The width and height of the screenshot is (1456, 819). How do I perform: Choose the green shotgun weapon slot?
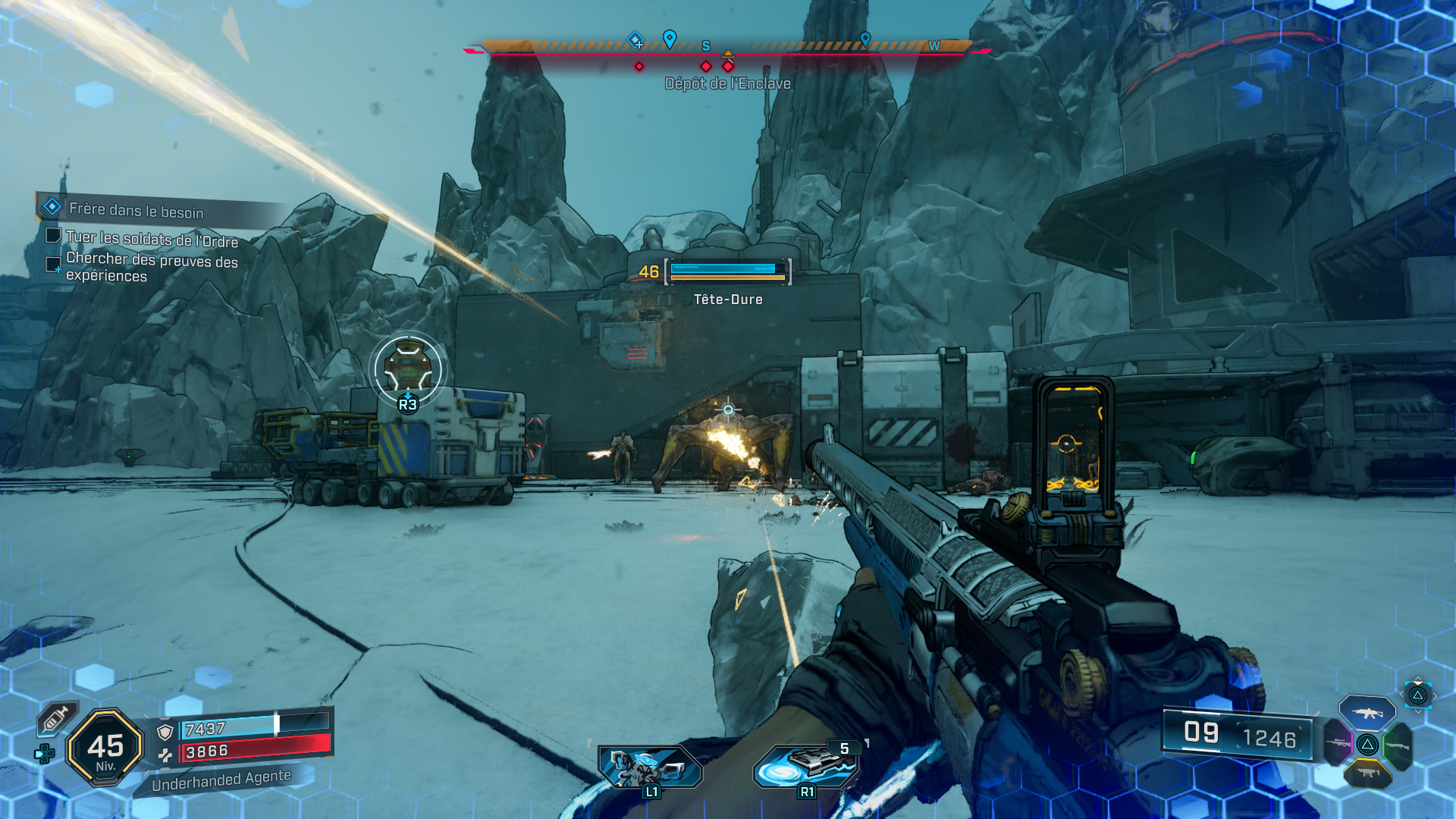pos(1397,745)
